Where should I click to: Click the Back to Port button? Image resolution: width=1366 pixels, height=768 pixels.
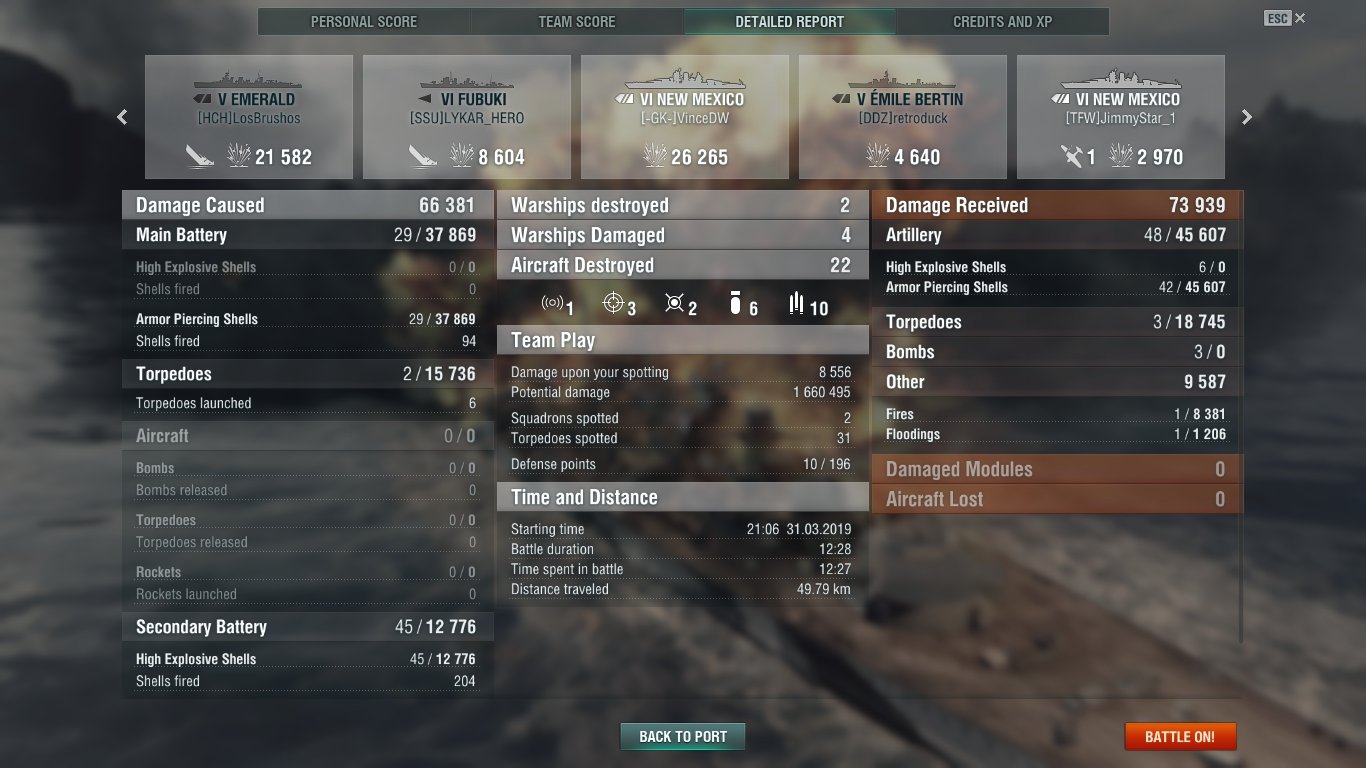point(683,737)
